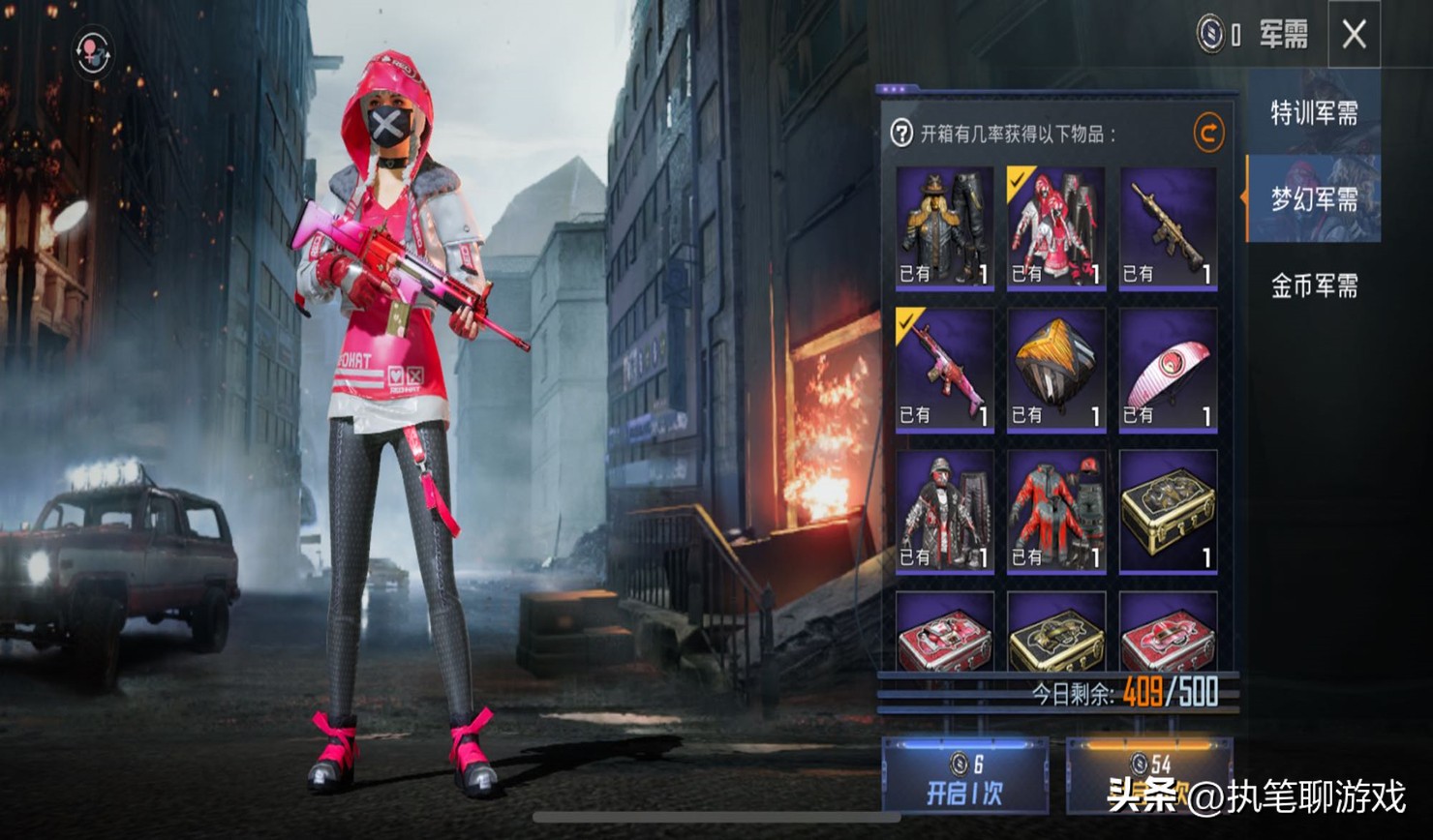Image resolution: width=1433 pixels, height=840 pixels.
Task: Select the gold crate in third row
Action: pyautogui.click(x=1168, y=511)
